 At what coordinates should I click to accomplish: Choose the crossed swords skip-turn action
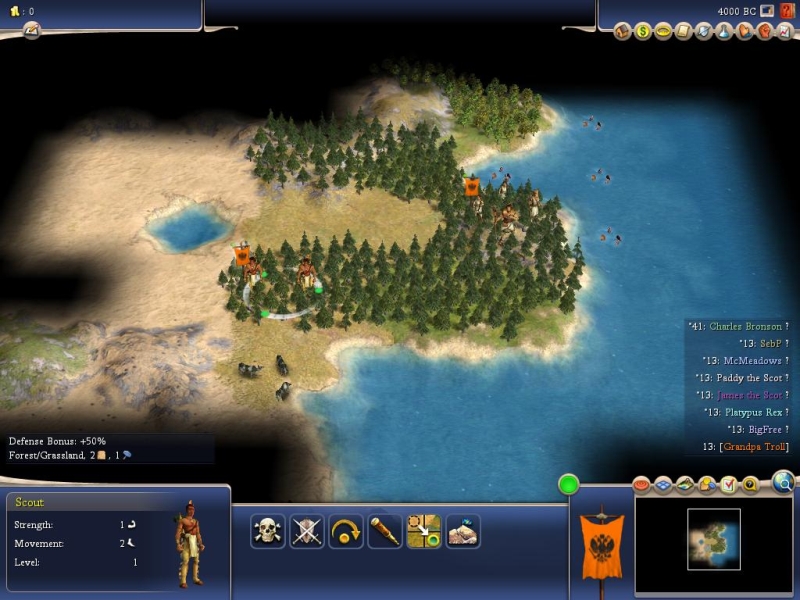tap(307, 531)
